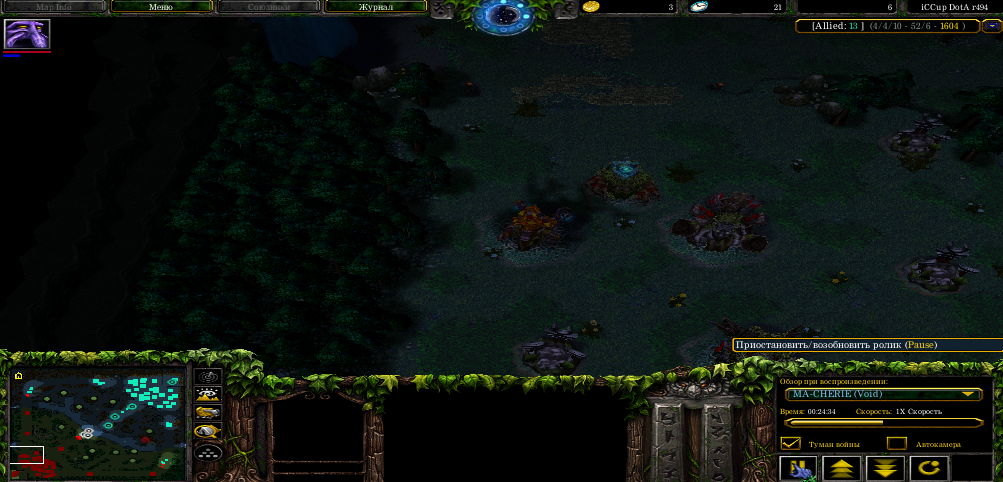The image size is (1003, 482).
Task: Toggle minimap ally color mode button
Action: pos(208,412)
